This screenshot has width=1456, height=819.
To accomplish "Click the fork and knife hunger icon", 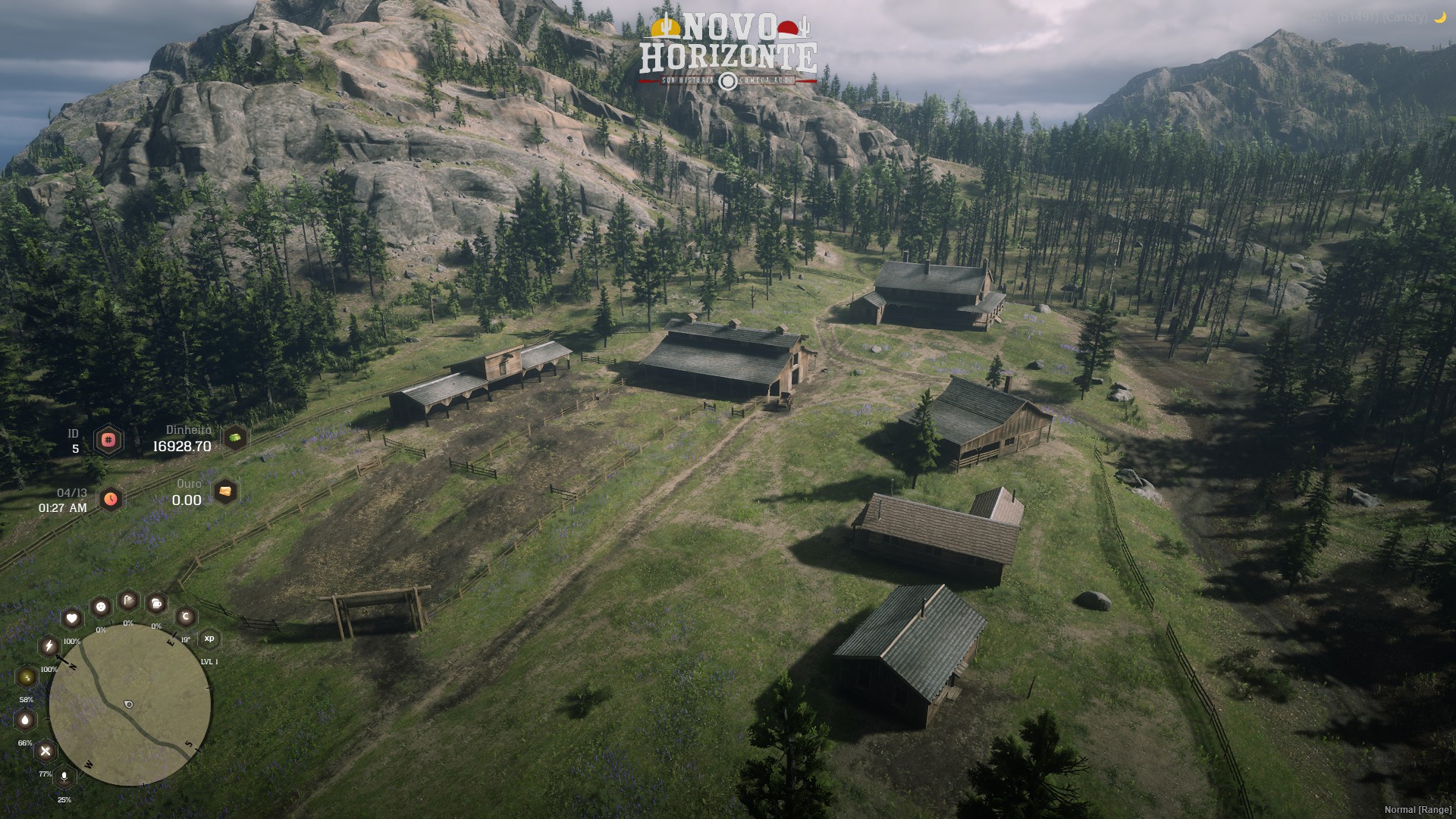I will coord(45,752).
